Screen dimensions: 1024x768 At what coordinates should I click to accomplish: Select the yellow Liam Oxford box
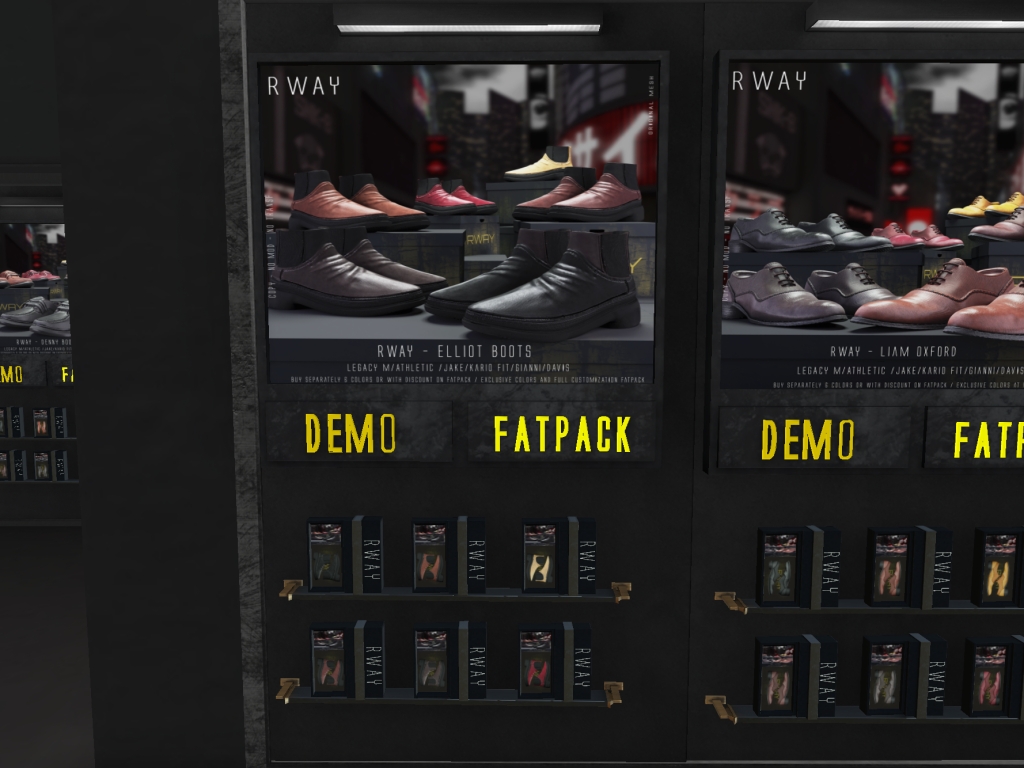997,568
